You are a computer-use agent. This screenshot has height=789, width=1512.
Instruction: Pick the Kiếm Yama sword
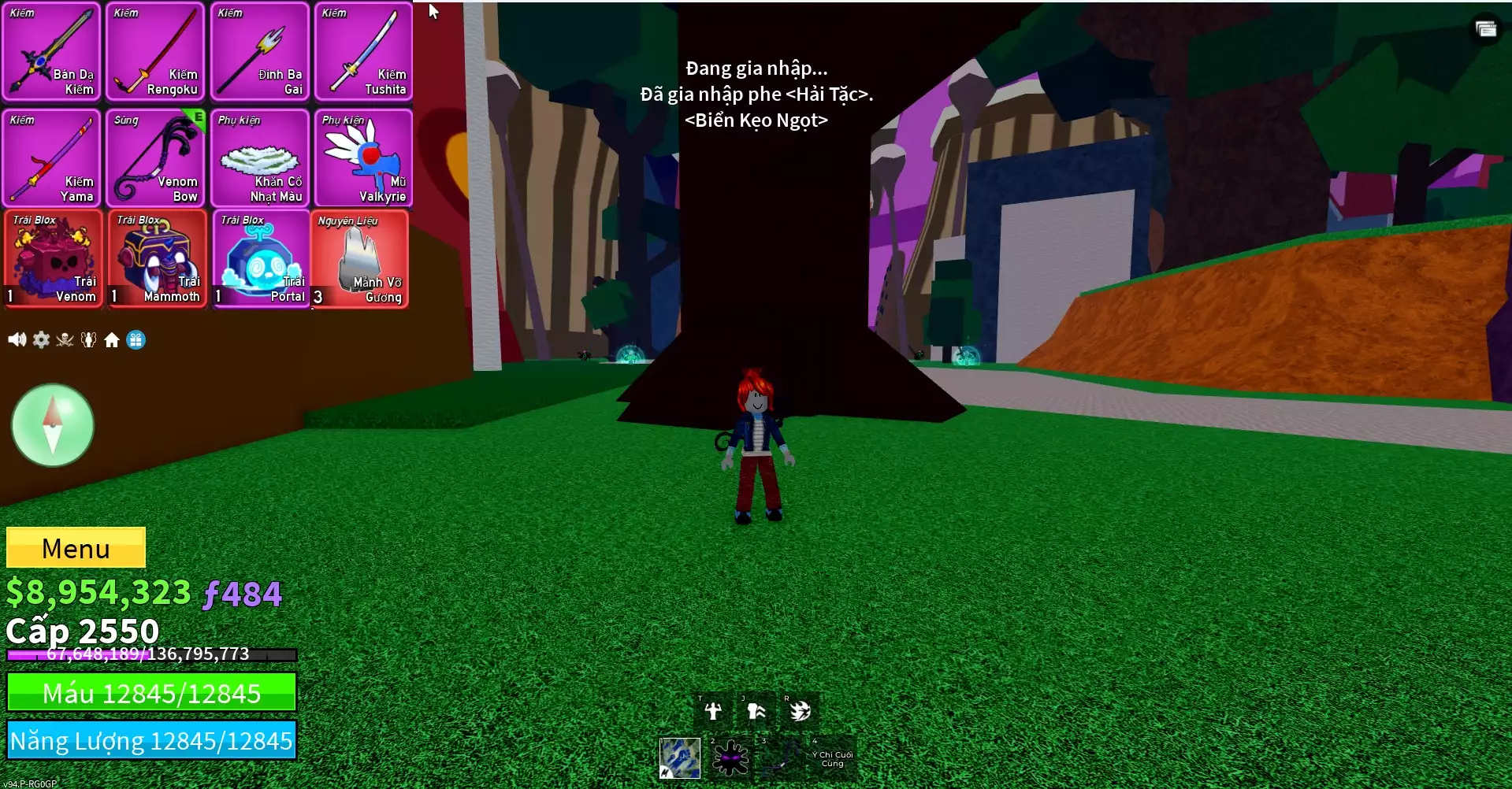52,158
